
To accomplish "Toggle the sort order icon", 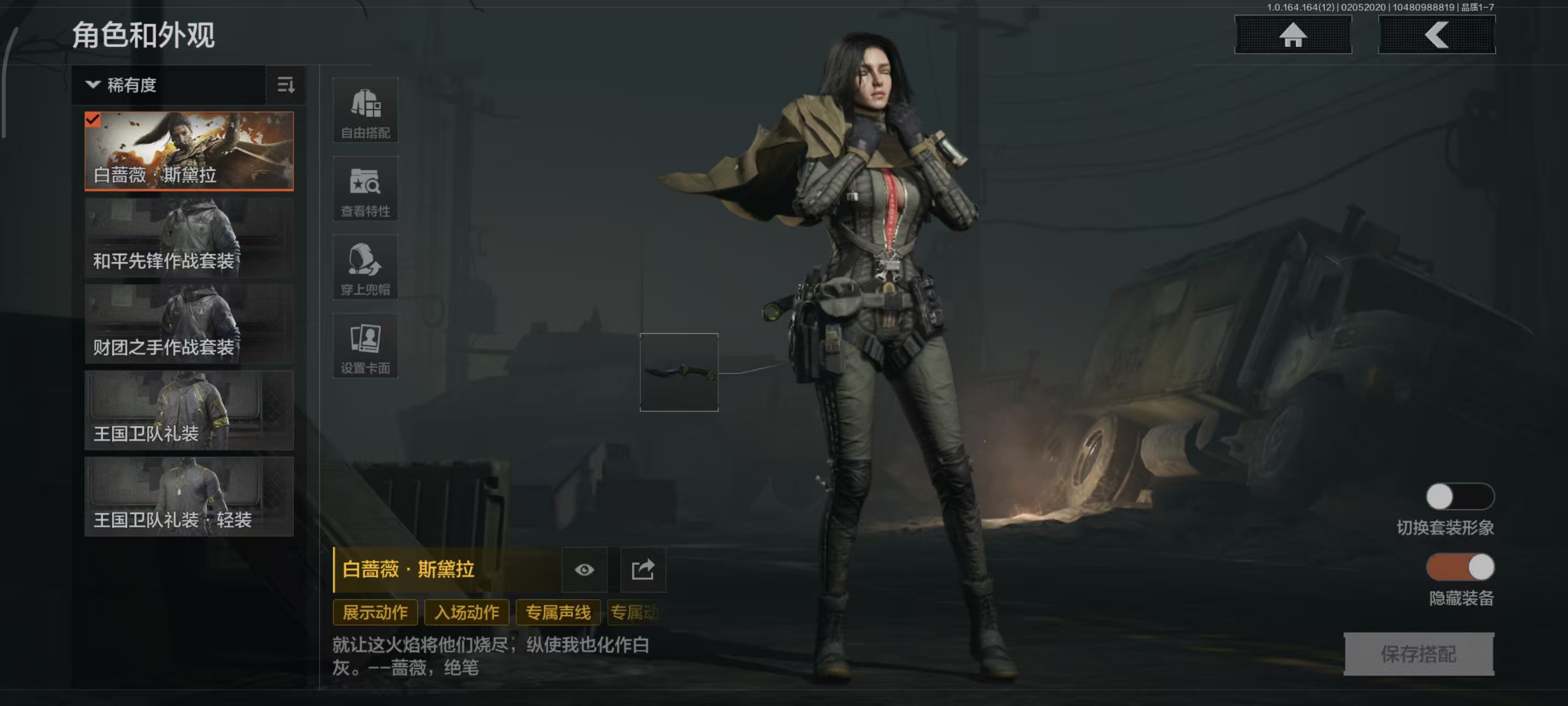I will 286,85.
